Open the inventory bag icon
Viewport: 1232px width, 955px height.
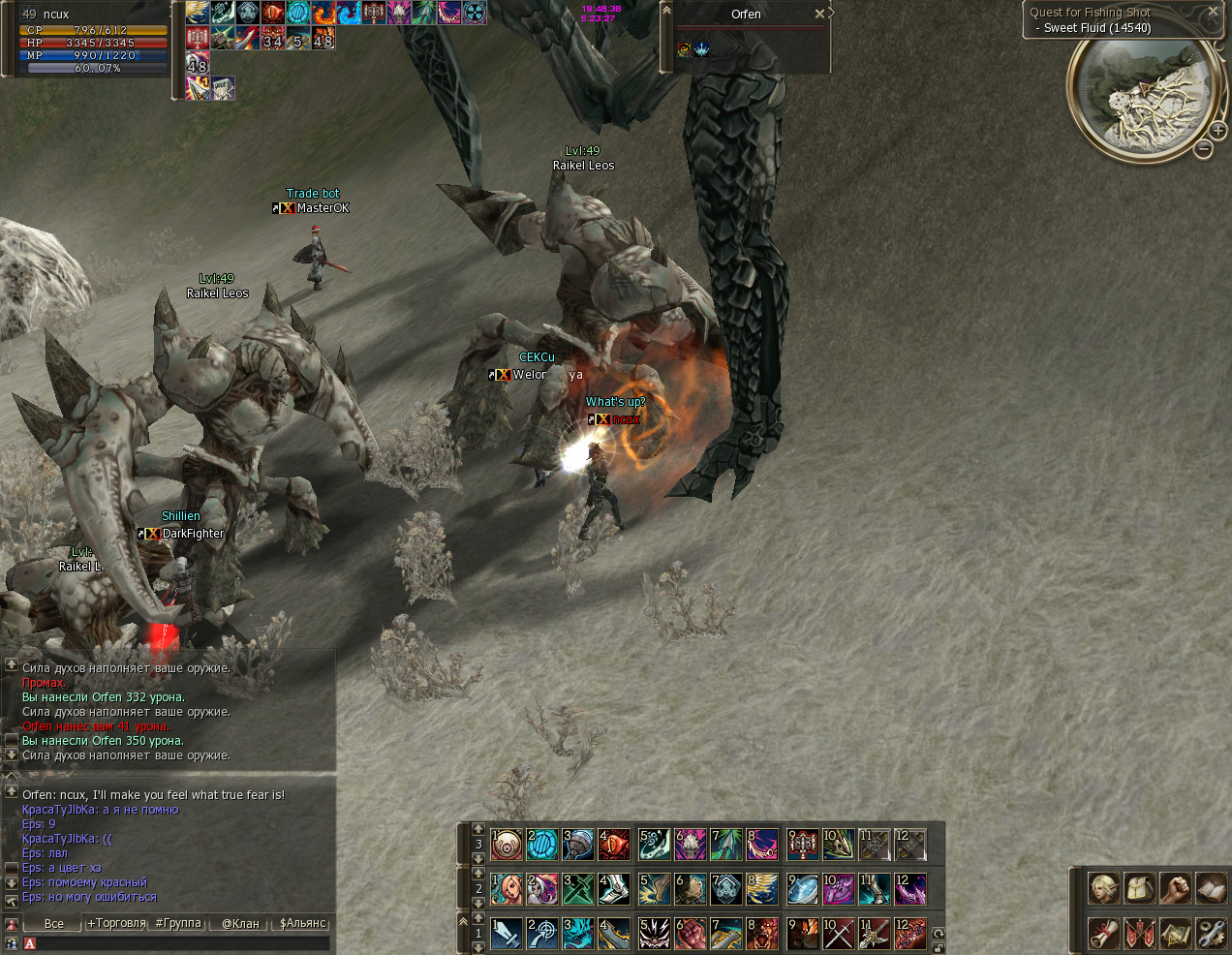click(1140, 887)
